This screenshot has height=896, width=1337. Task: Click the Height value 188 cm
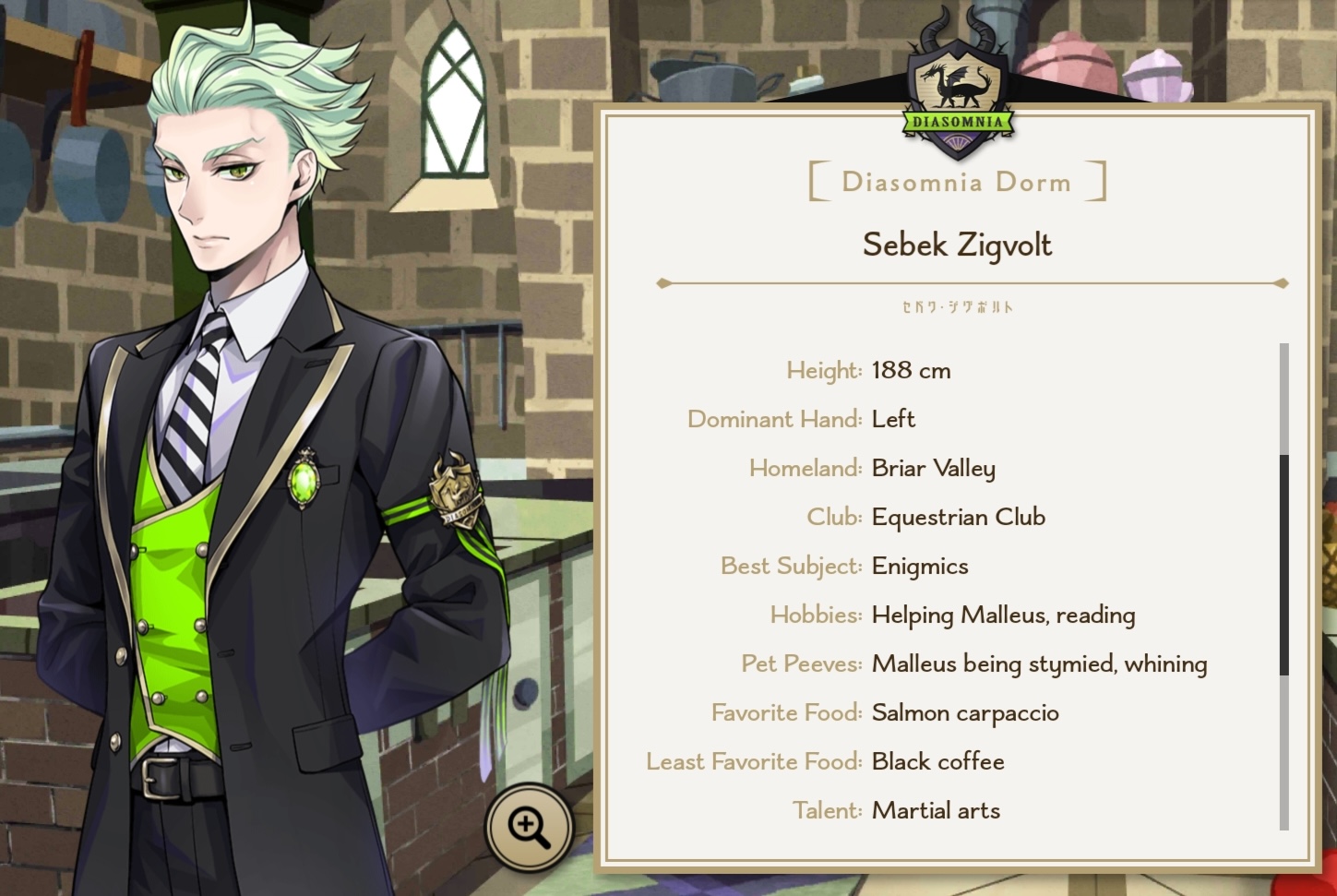(x=911, y=370)
